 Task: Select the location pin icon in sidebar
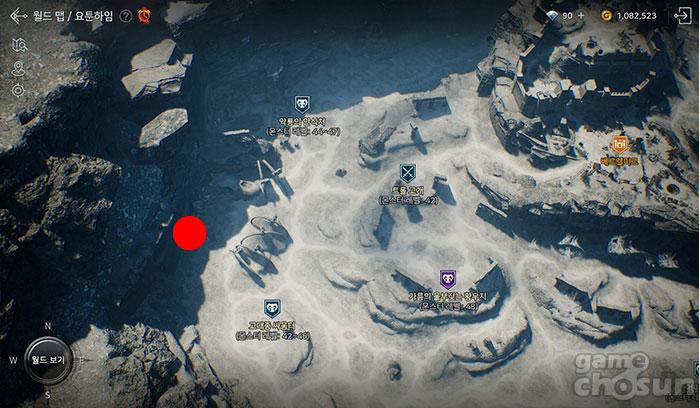click(x=18, y=69)
